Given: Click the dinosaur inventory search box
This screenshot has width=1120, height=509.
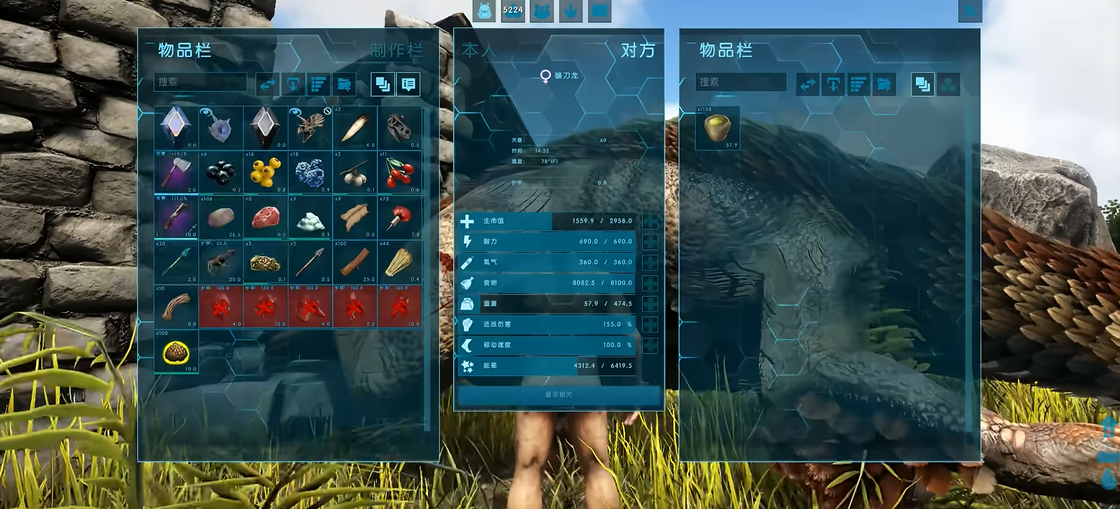Looking at the screenshot, I should point(741,83).
